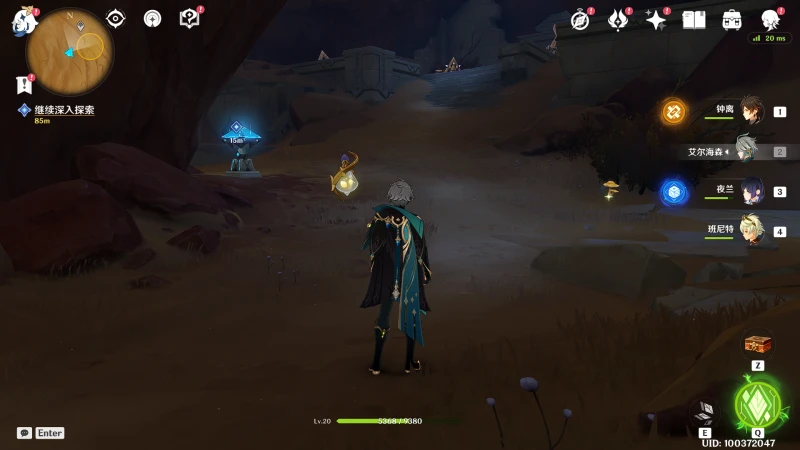
Task: Open the compass events icon
Action: pyautogui.click(x=581, y=20)
